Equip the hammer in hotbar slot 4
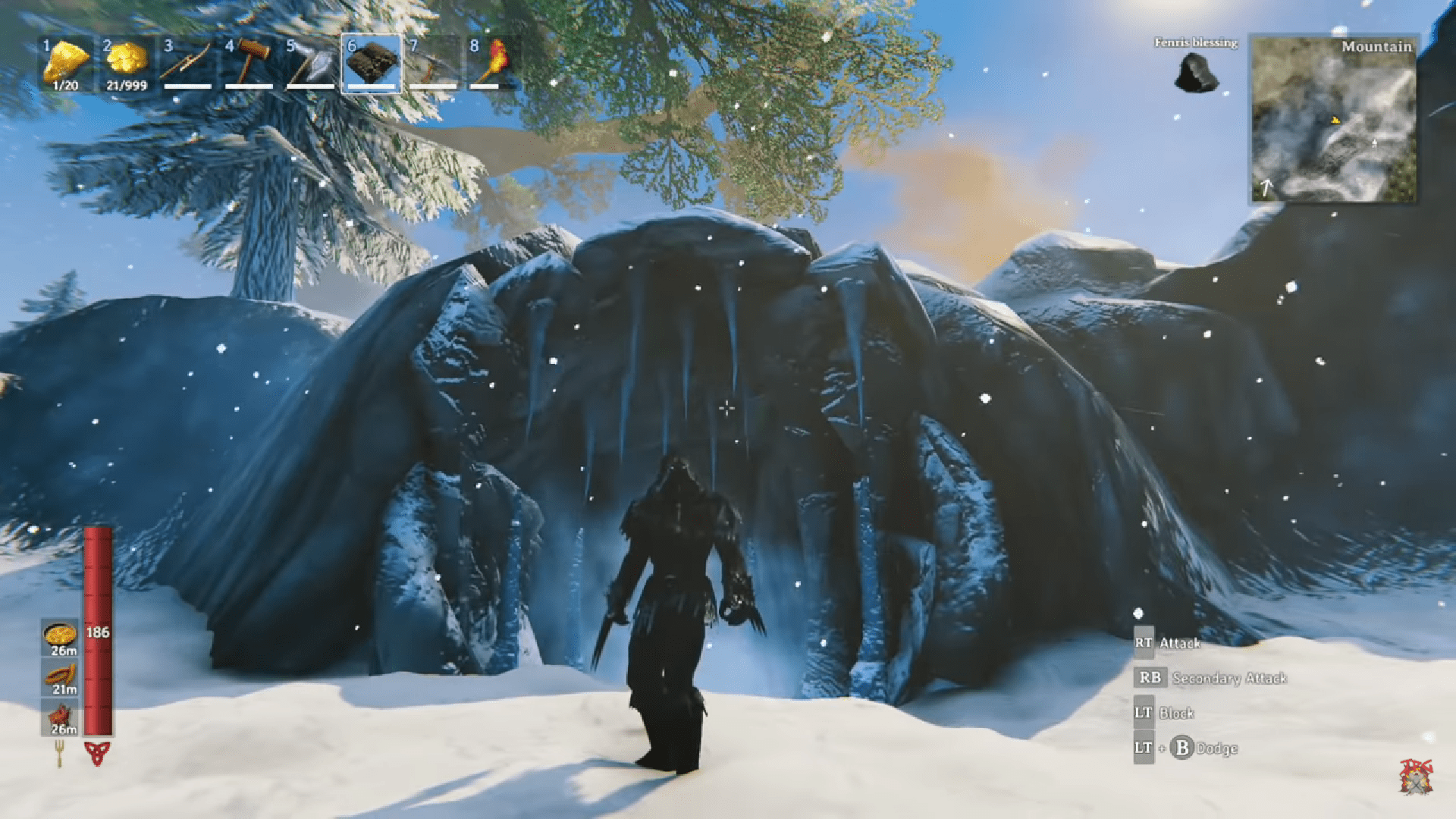Viewport: 1456px width, 819px height. [249, 62]
